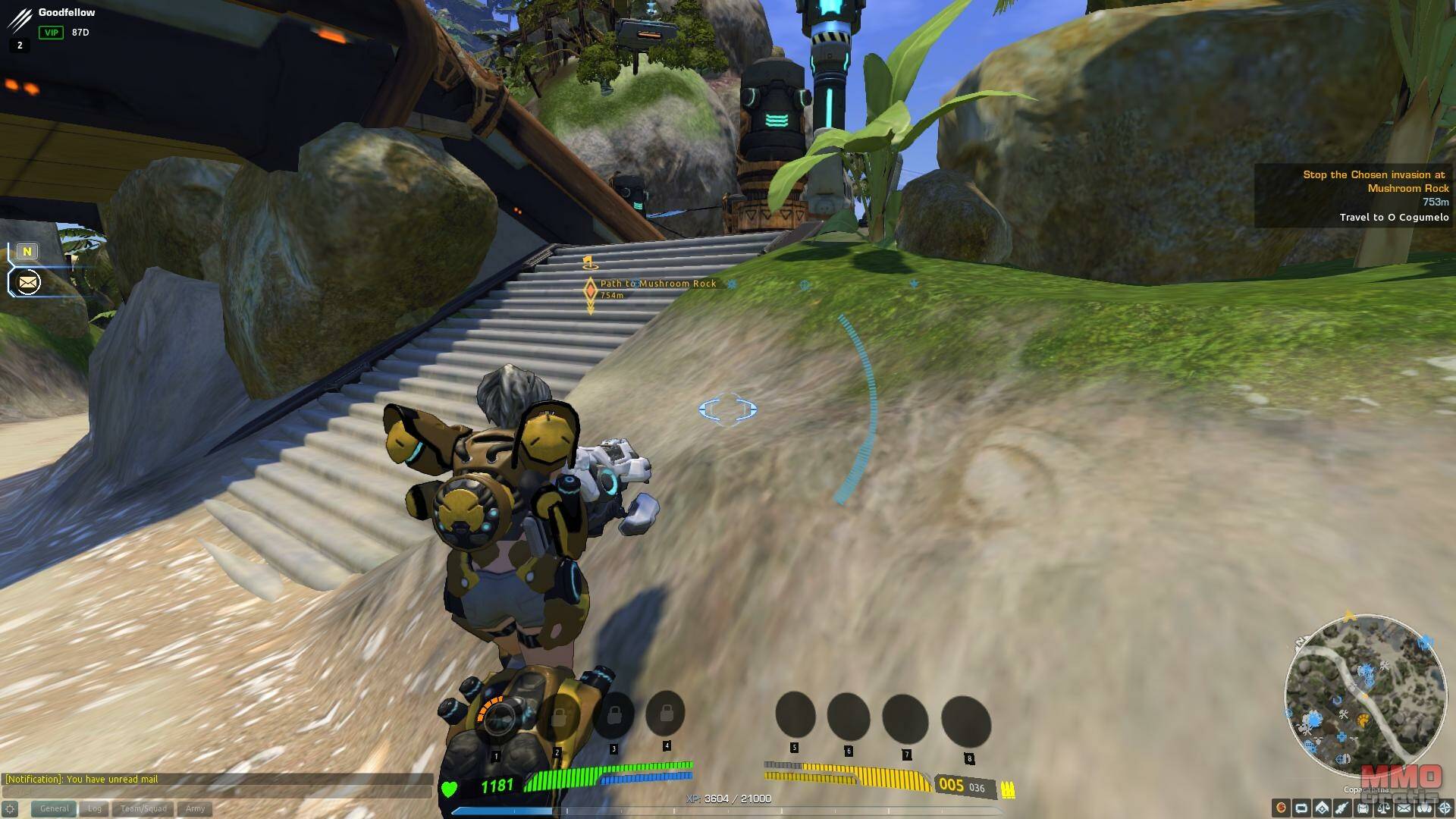Viewport: 1456px width, 819px height.
Task: Click the yellow N notification button
Action: [x=27, y=252]
